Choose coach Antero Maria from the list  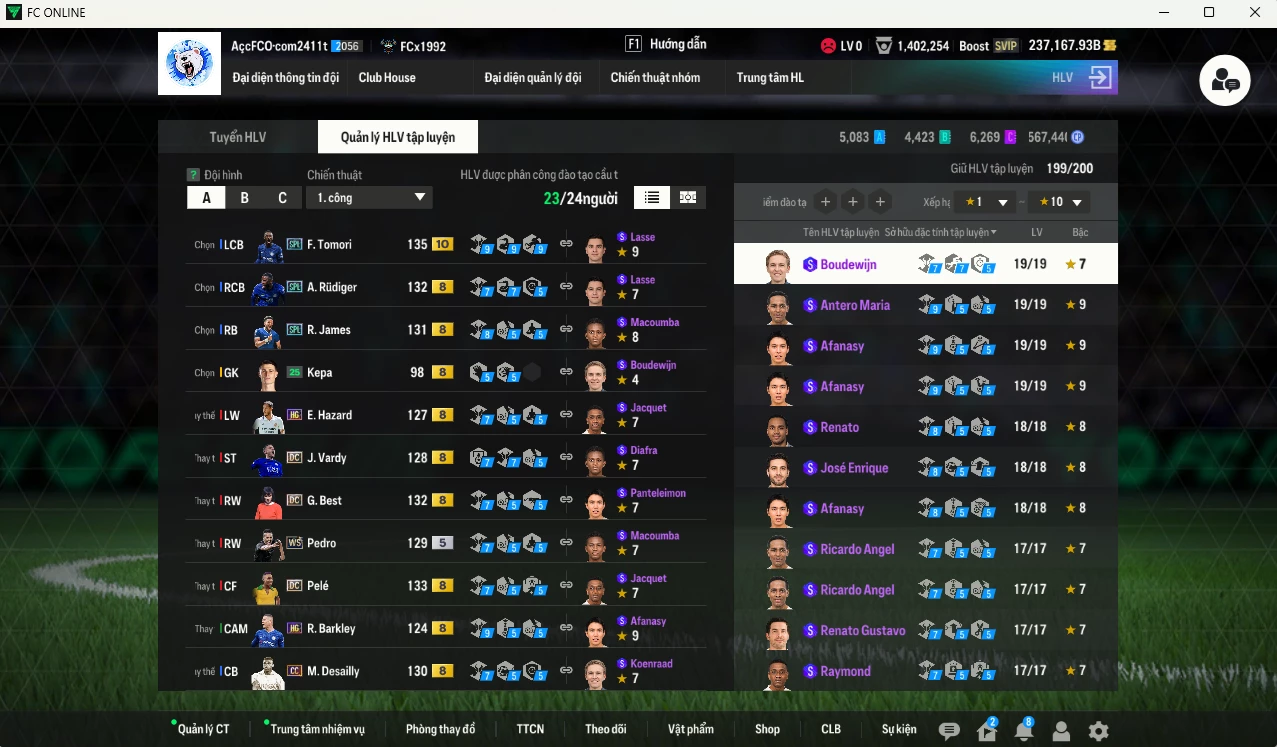pyautogui.click(x=855, y=305)
